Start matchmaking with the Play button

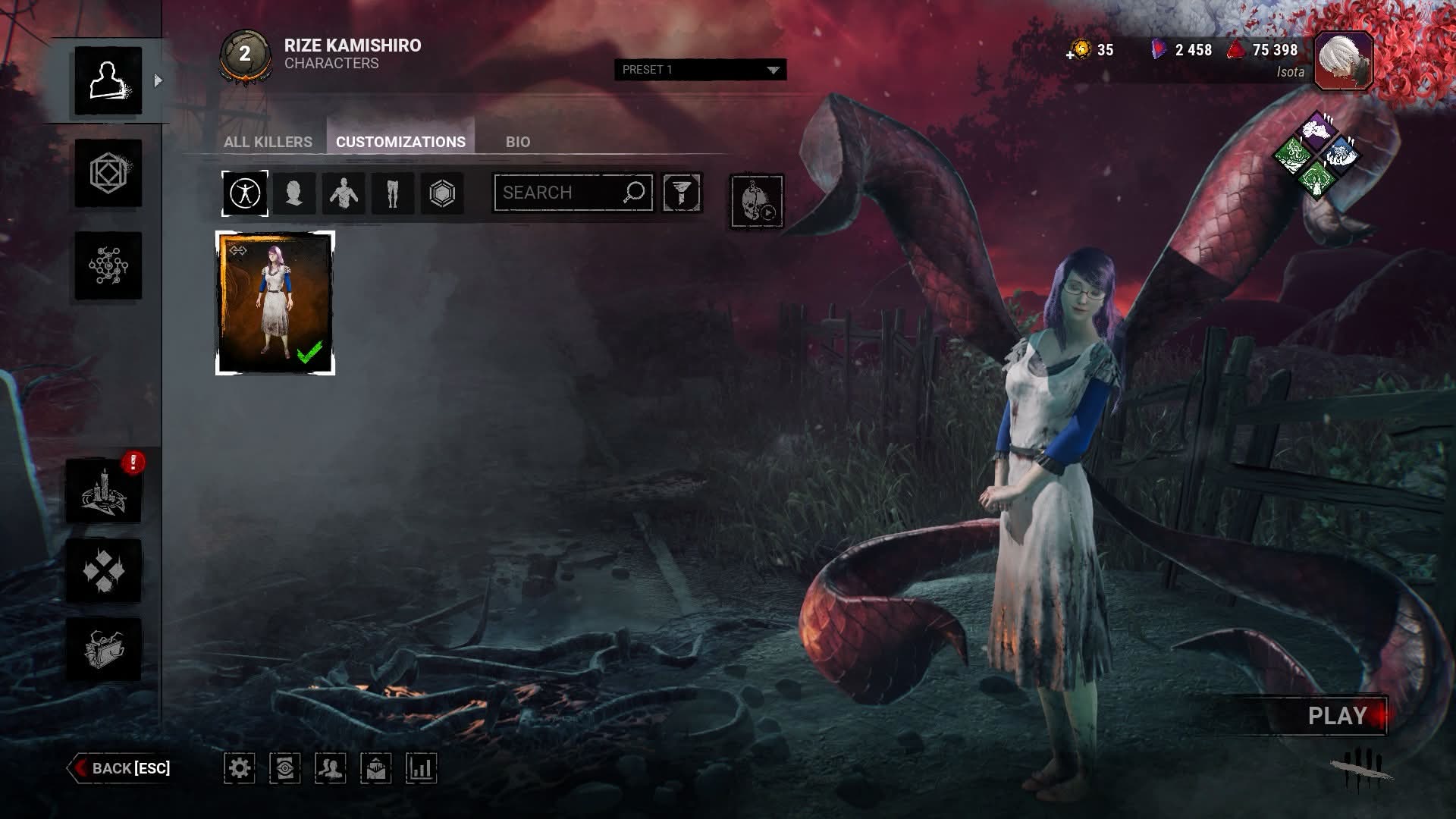pyautogui.click(x=1337, y=716)
